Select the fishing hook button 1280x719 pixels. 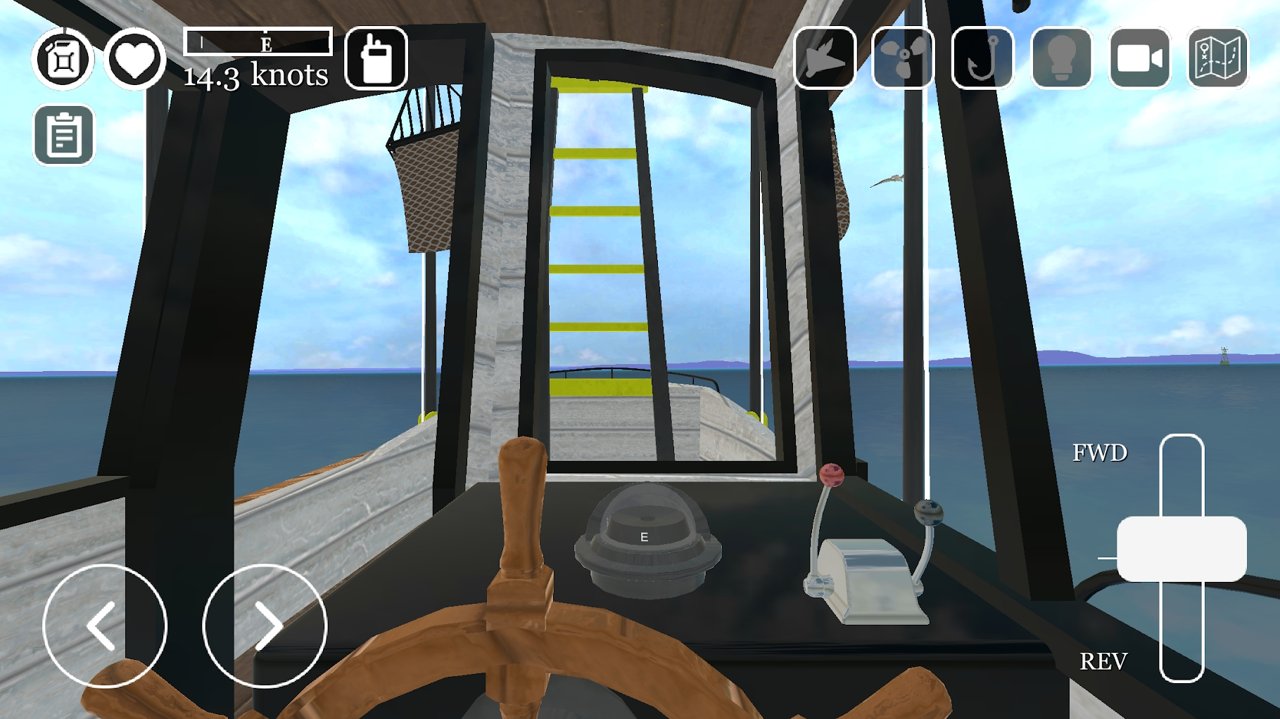tap(982, 59)
